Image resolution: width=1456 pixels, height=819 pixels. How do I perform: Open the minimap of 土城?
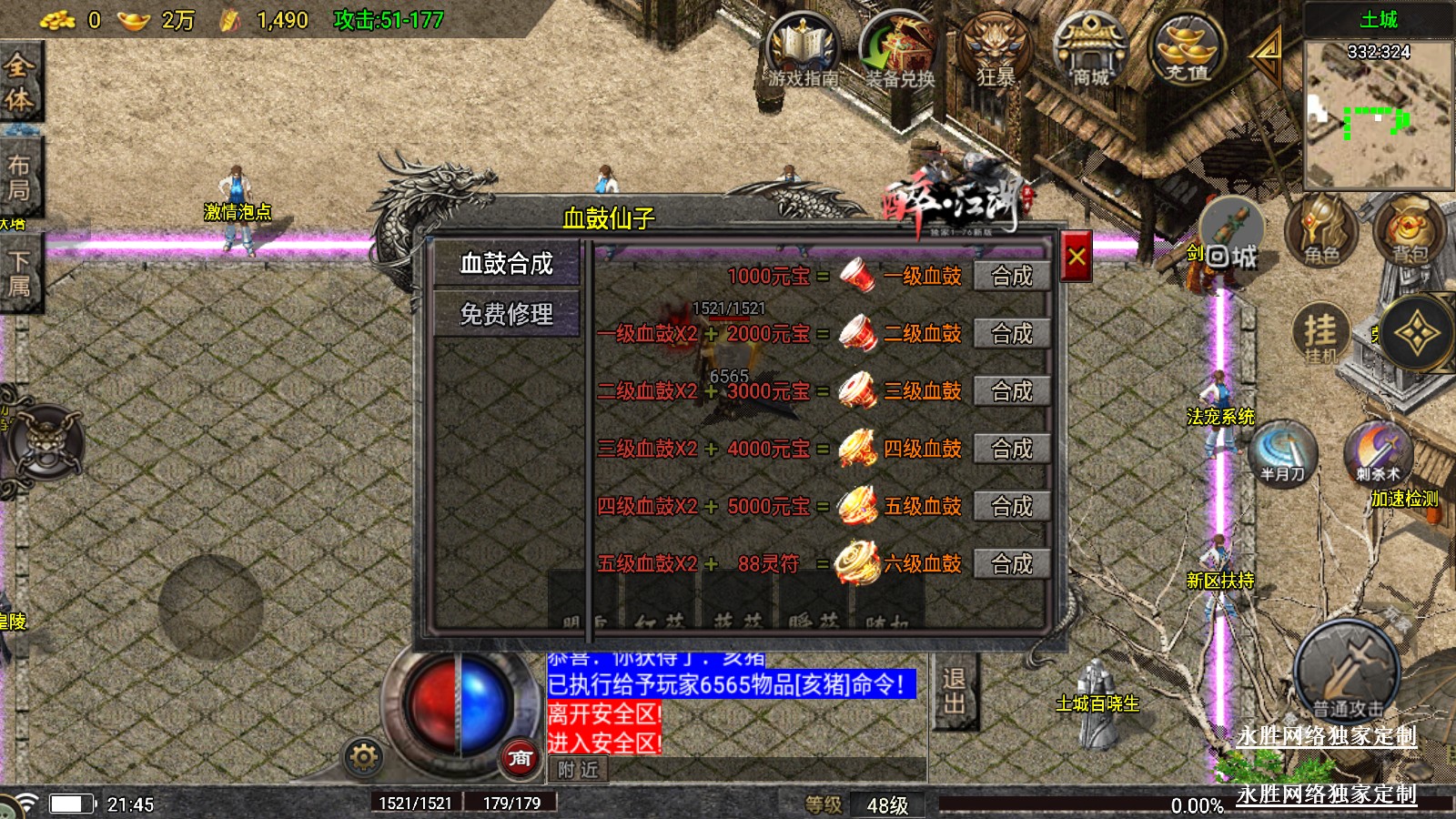point(1378,114)
